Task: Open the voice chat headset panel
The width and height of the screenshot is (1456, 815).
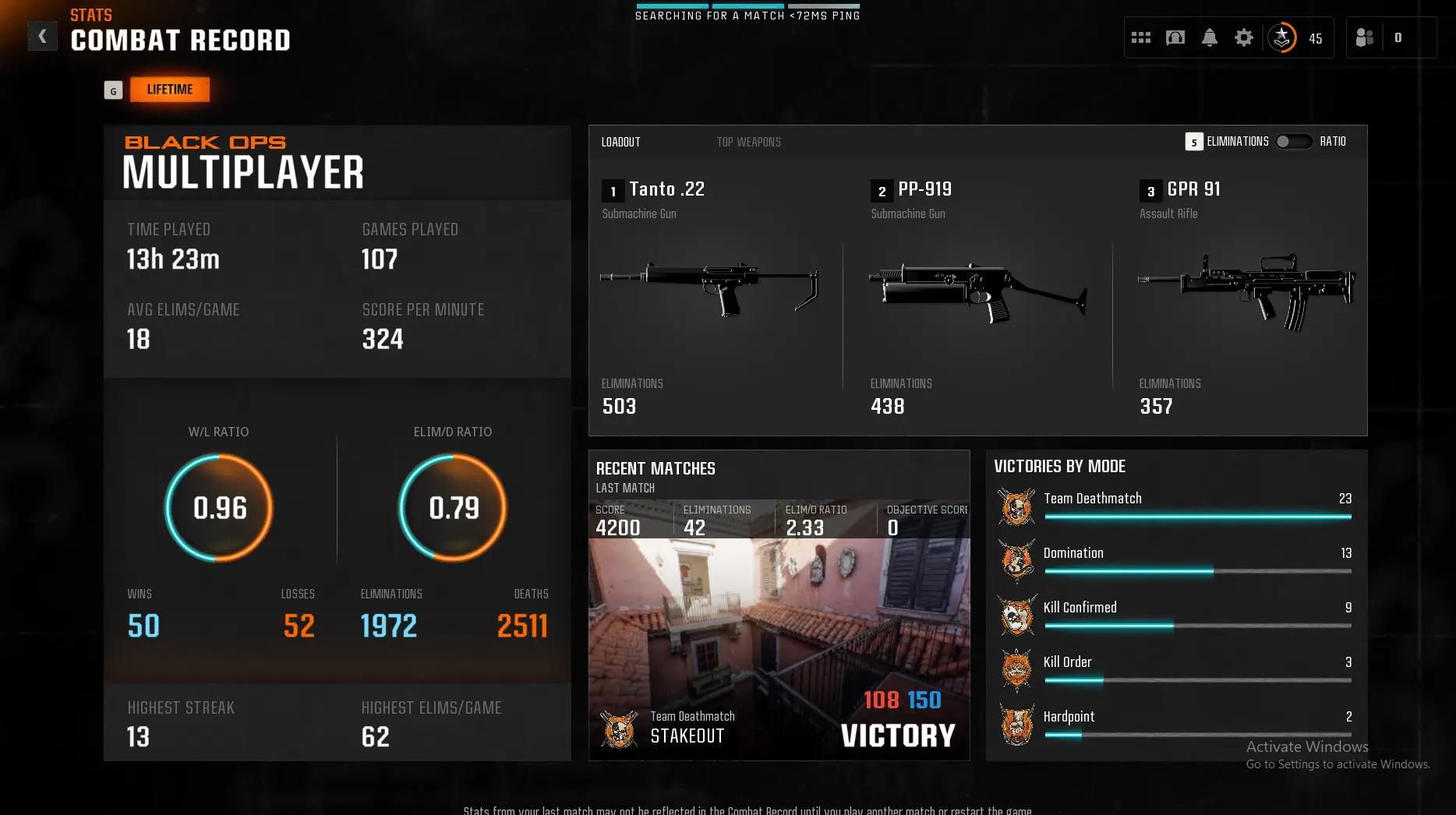Action: [x=1175, y=37]
